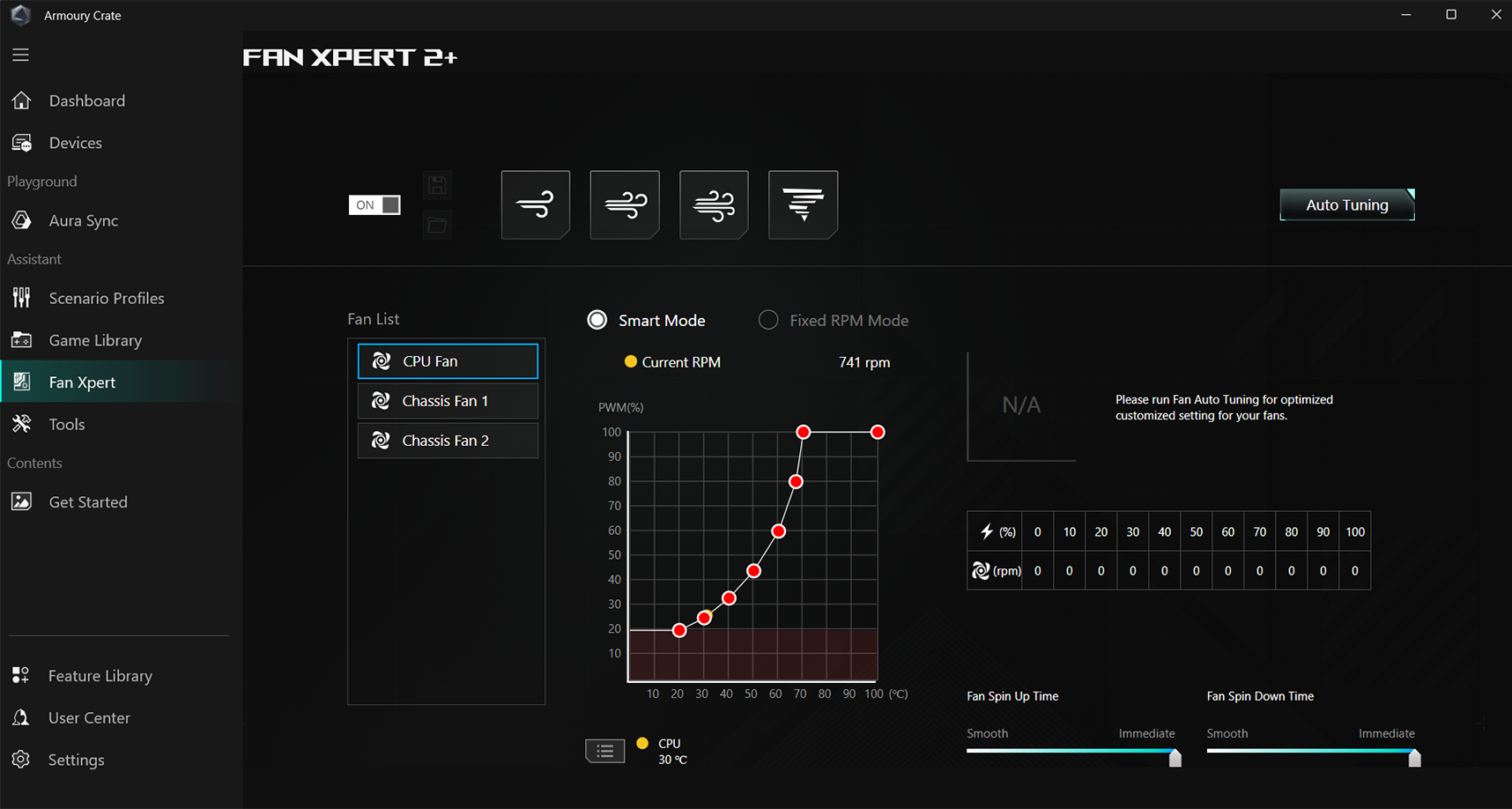Go to the Devices section

pyautogui.click(x=75, y=143)
